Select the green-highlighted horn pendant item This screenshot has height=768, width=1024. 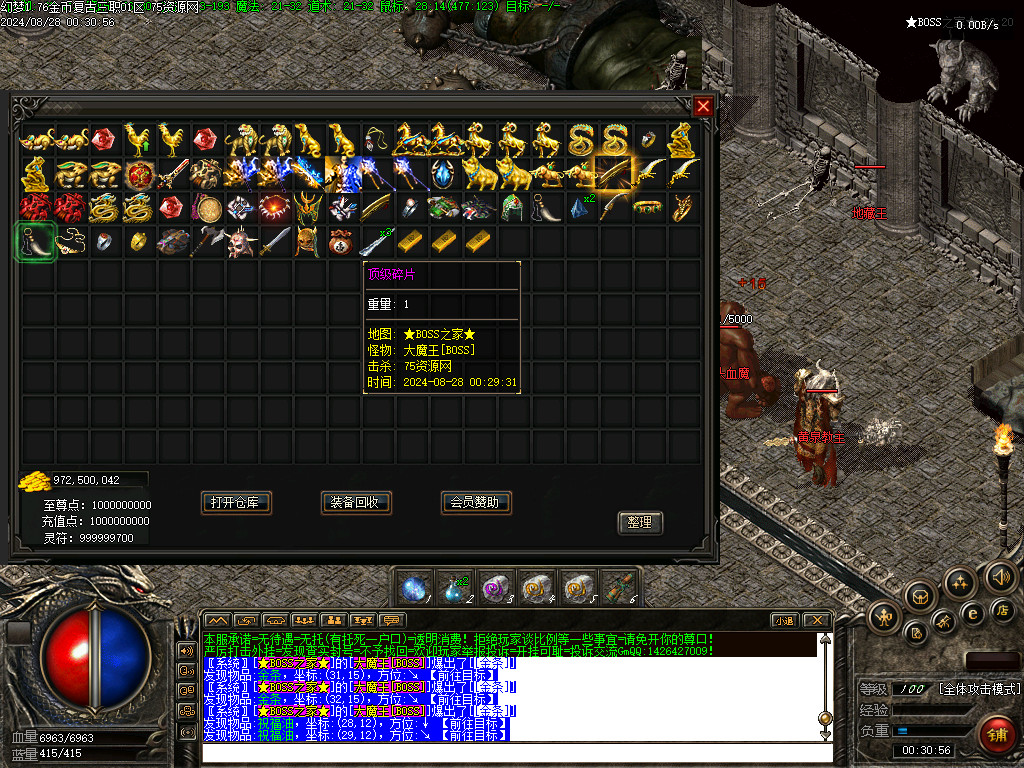coord(37,242)
